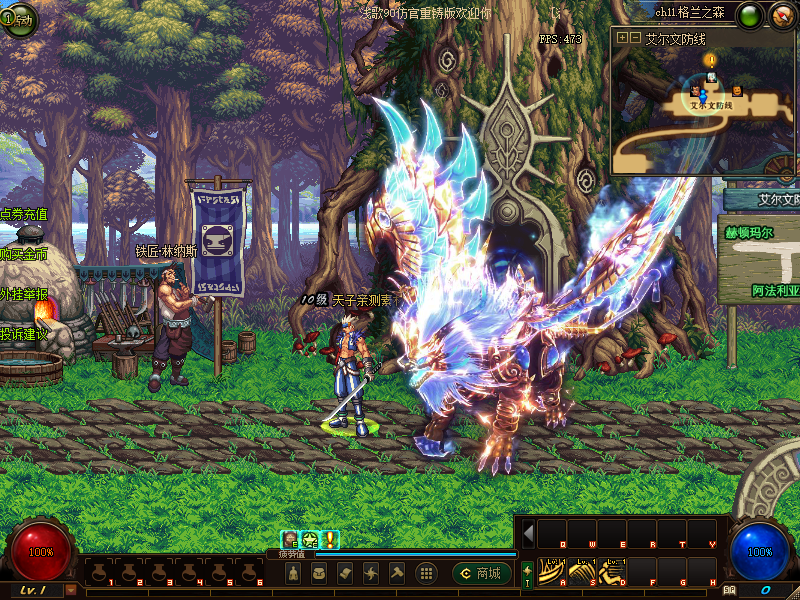The image size is (800, 600).
Task: Open the 投诉建议 complaint link
Action: coord(24,334)
